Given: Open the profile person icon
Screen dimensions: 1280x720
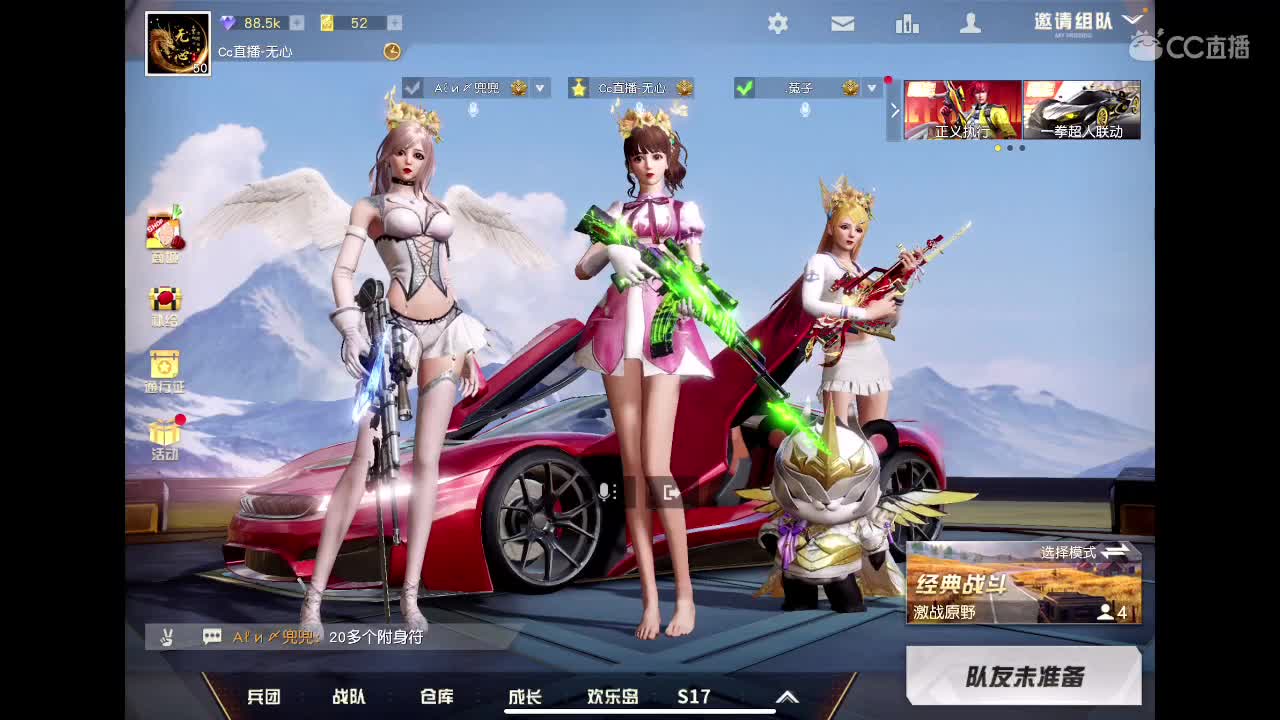Looking at the screenshot, I should coord(971,23).
